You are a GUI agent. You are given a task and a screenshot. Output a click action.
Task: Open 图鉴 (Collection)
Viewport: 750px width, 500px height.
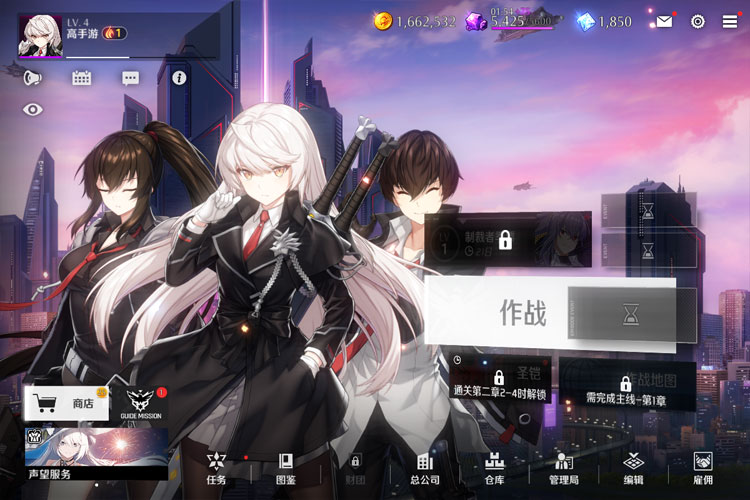coord(285,467)
